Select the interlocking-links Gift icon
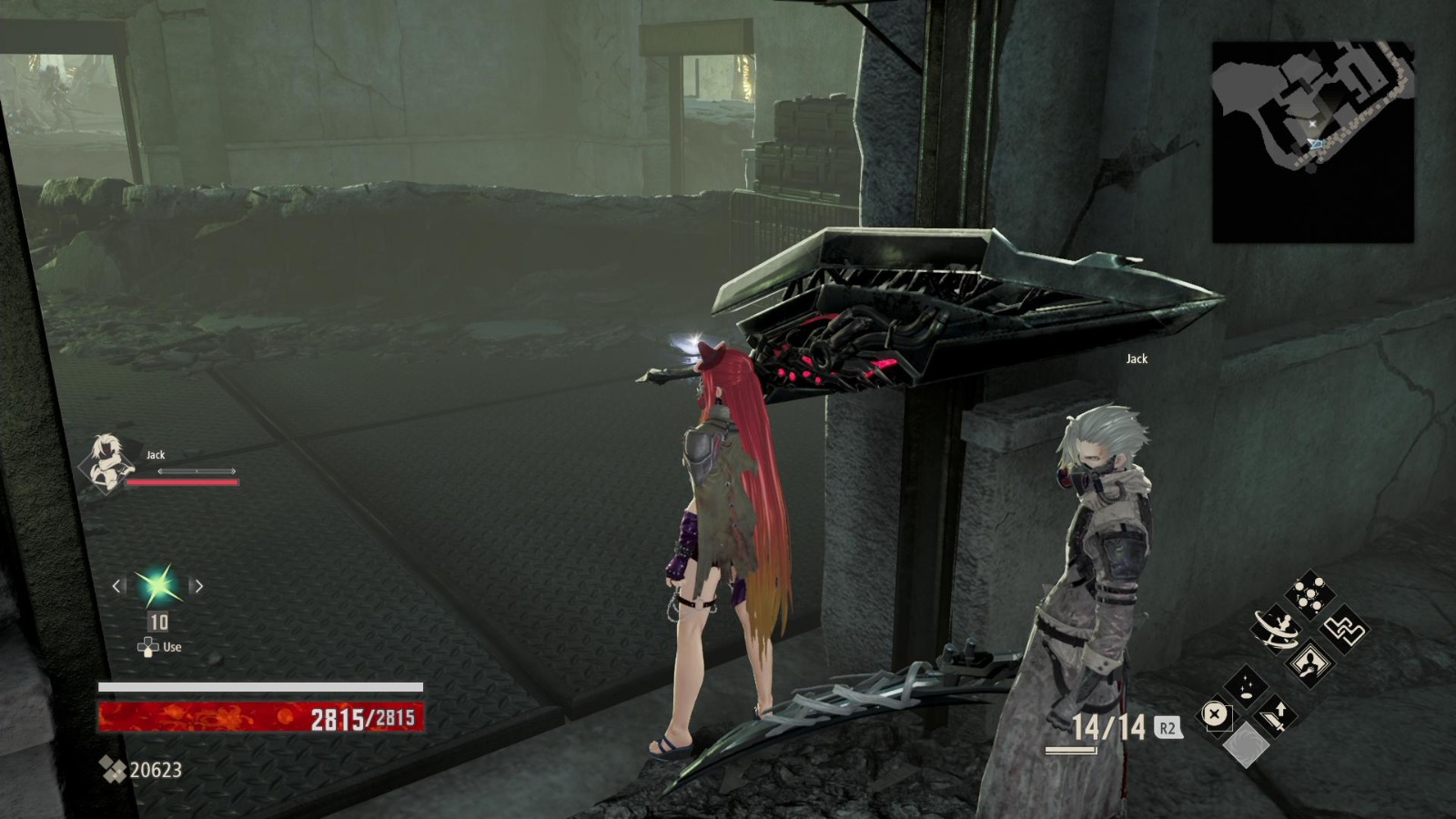The image size is (1456, 819). [x=1343, y=631]
